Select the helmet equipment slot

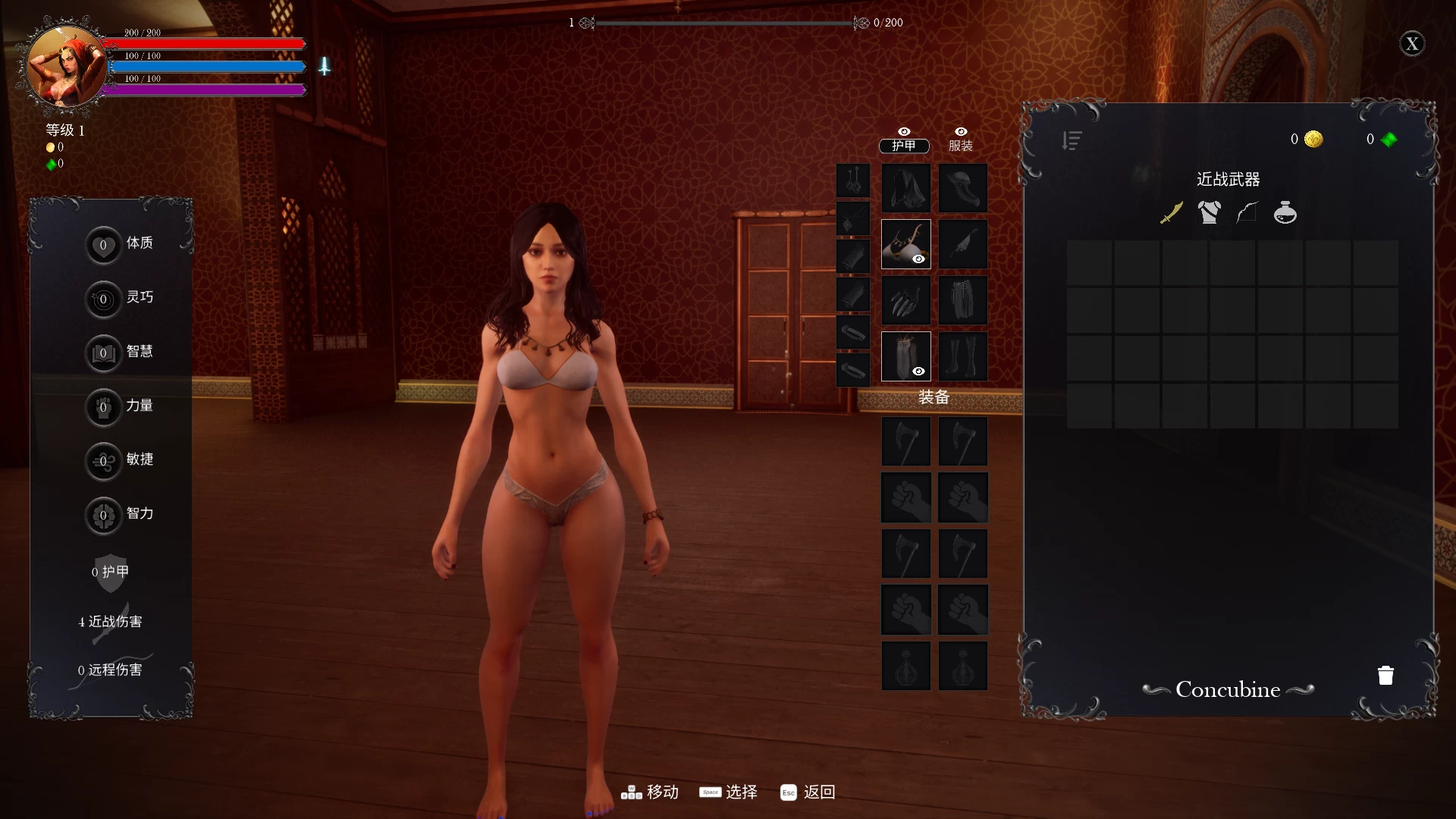coord(963,188)
